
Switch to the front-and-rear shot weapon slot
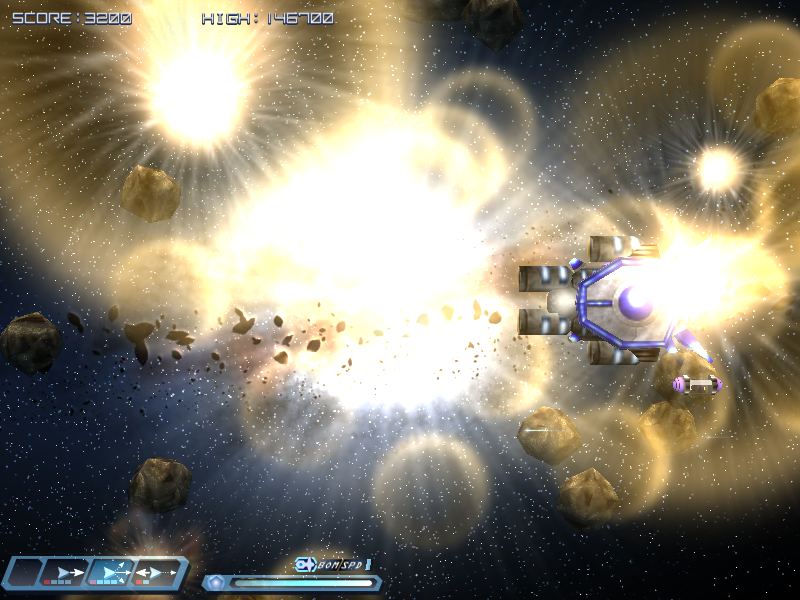[155, 572]
